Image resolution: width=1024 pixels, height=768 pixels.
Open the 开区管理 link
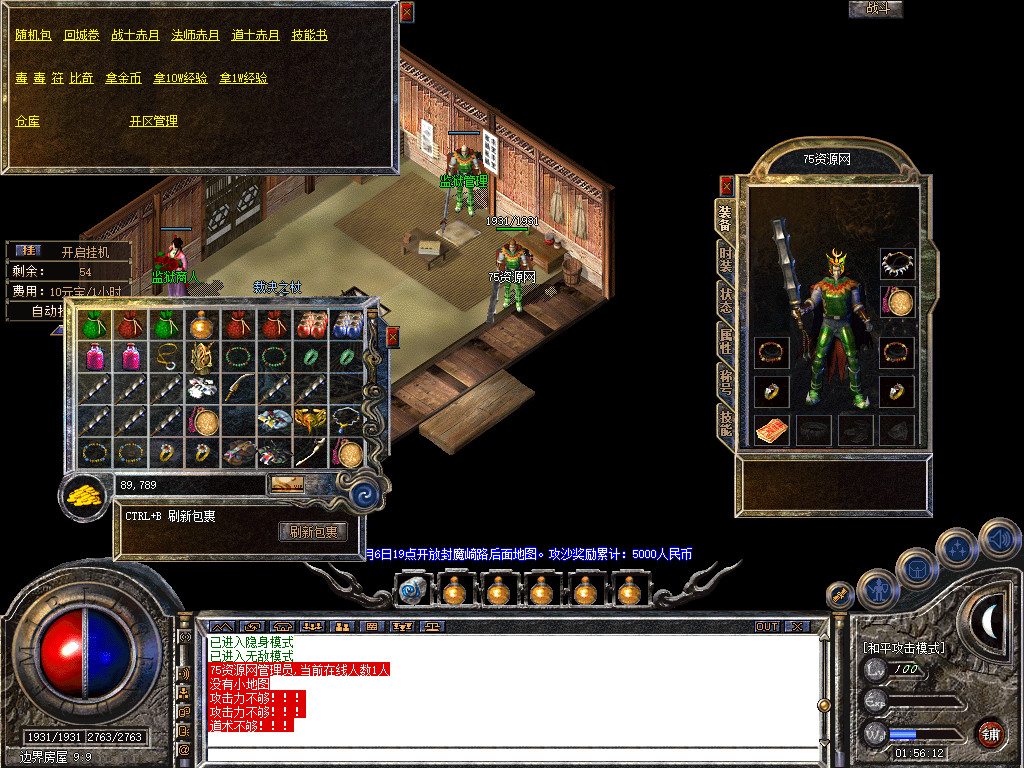pos(153,121)
